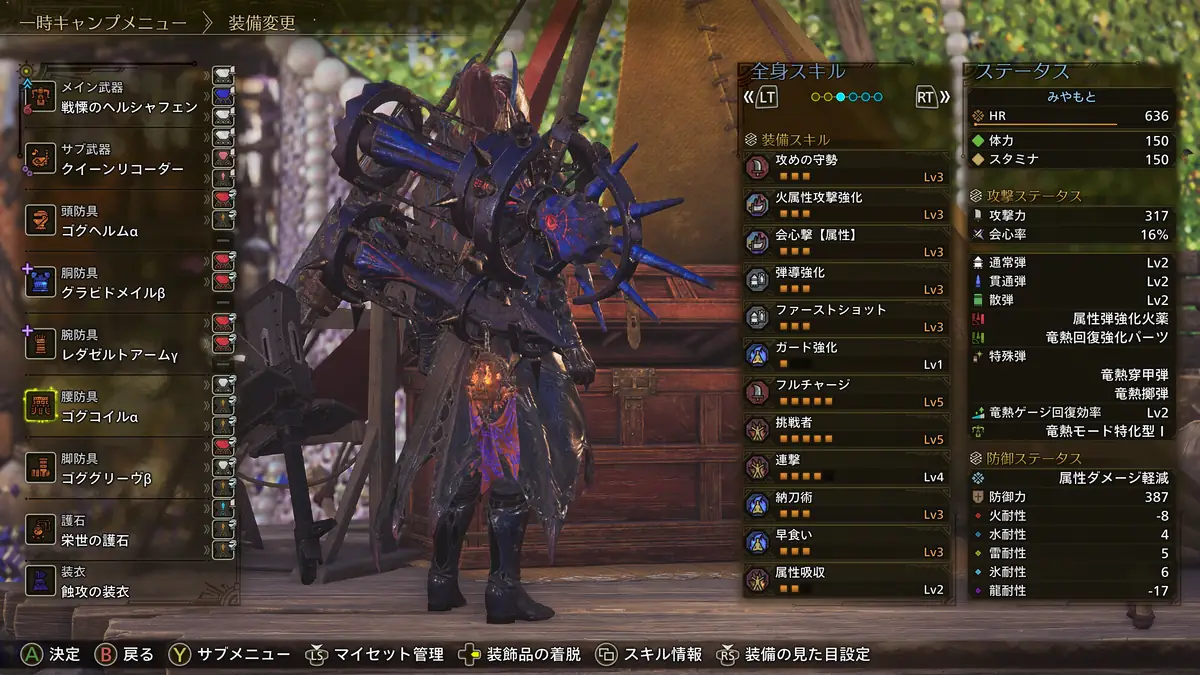
Task: Select the 納刀術 skill row
Action: coord(845,505)
